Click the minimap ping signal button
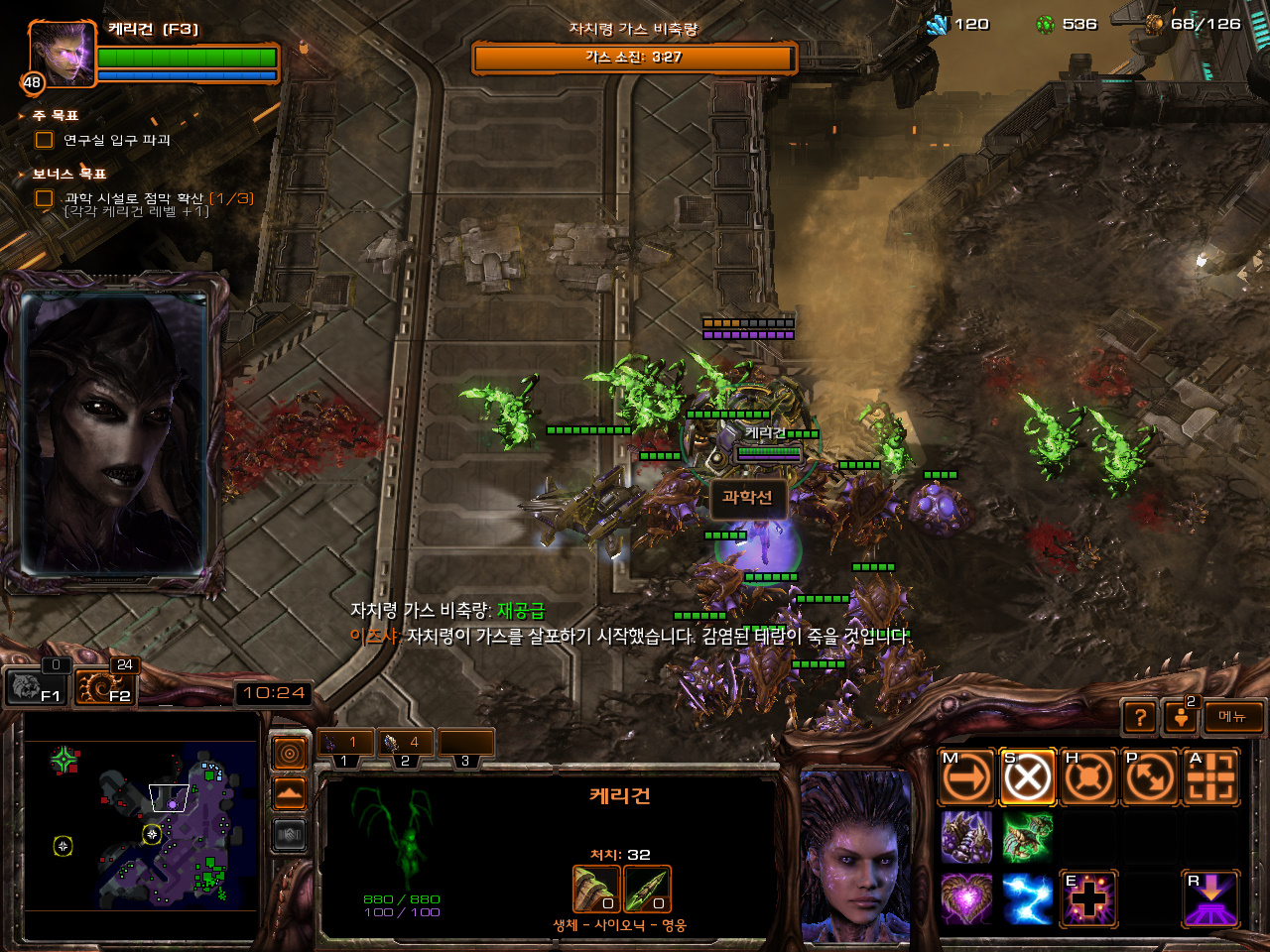 pyautogui.click(x=290, y=755)
